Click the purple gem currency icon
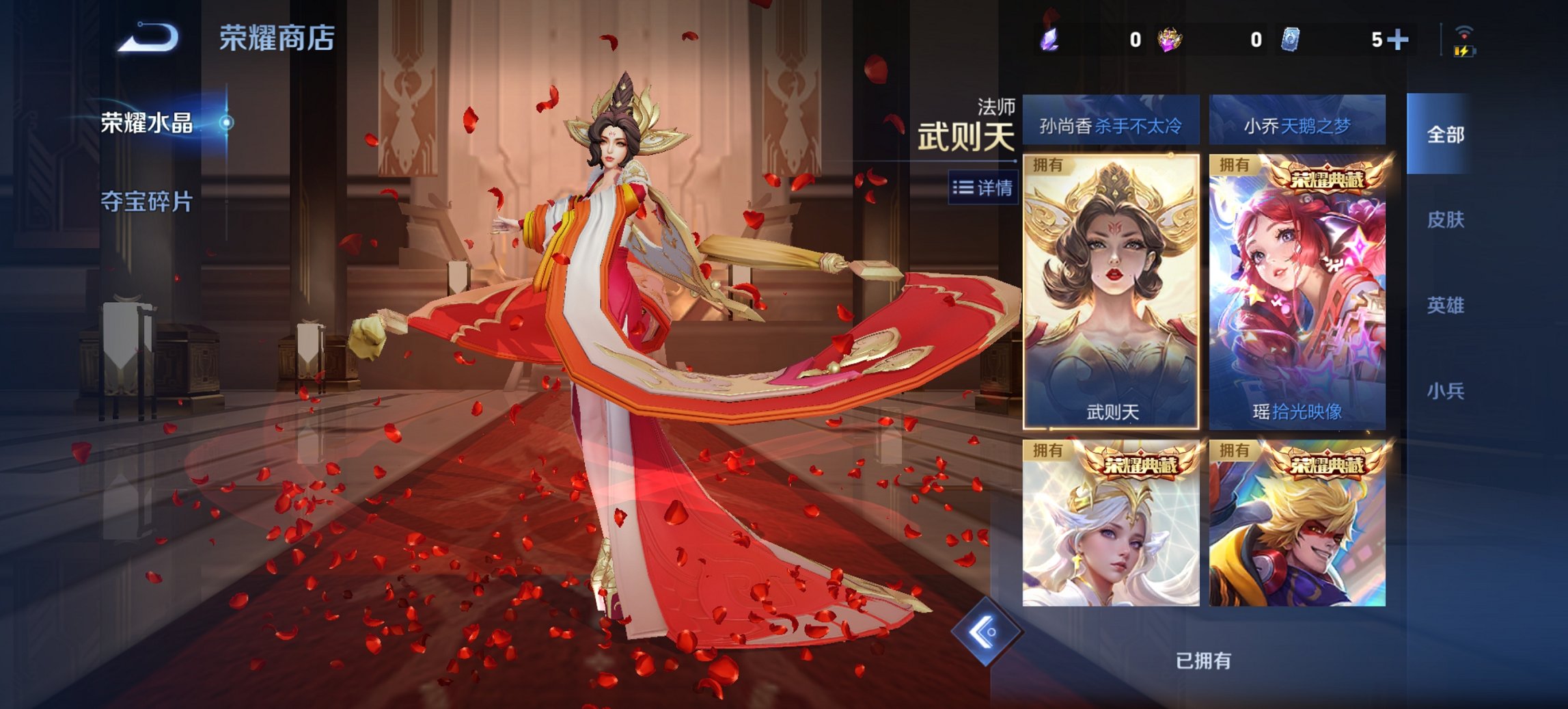This screenshot has width=1568, height=709. click(x=1049, y=40)
